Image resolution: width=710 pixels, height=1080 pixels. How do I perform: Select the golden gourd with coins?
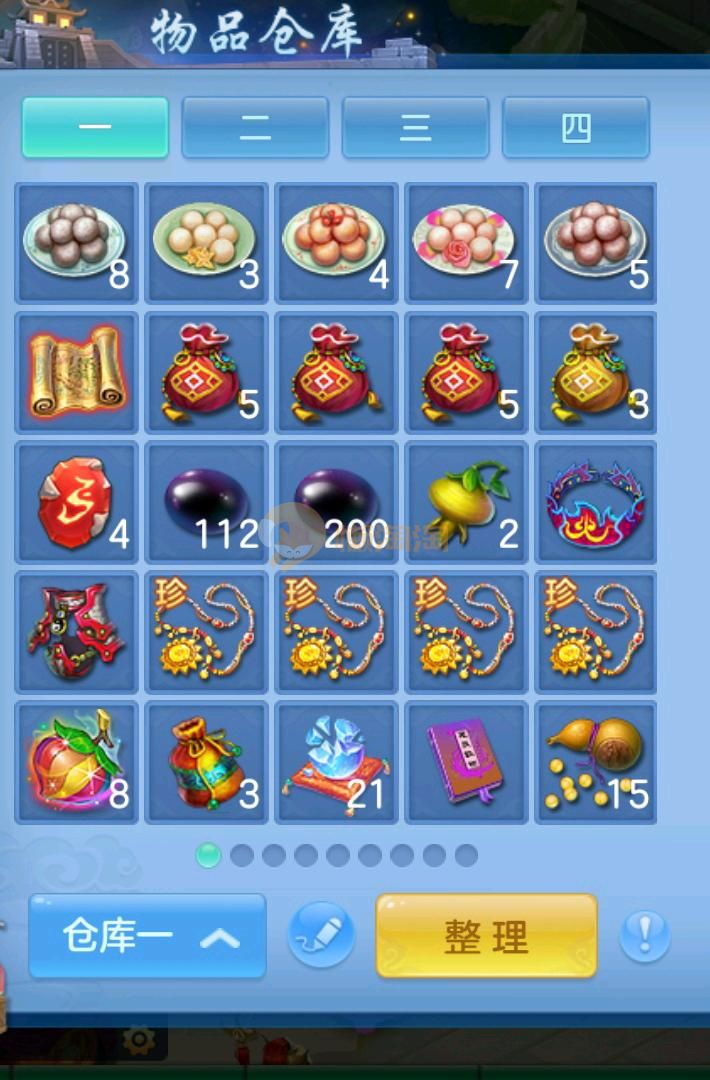point(596,762)
